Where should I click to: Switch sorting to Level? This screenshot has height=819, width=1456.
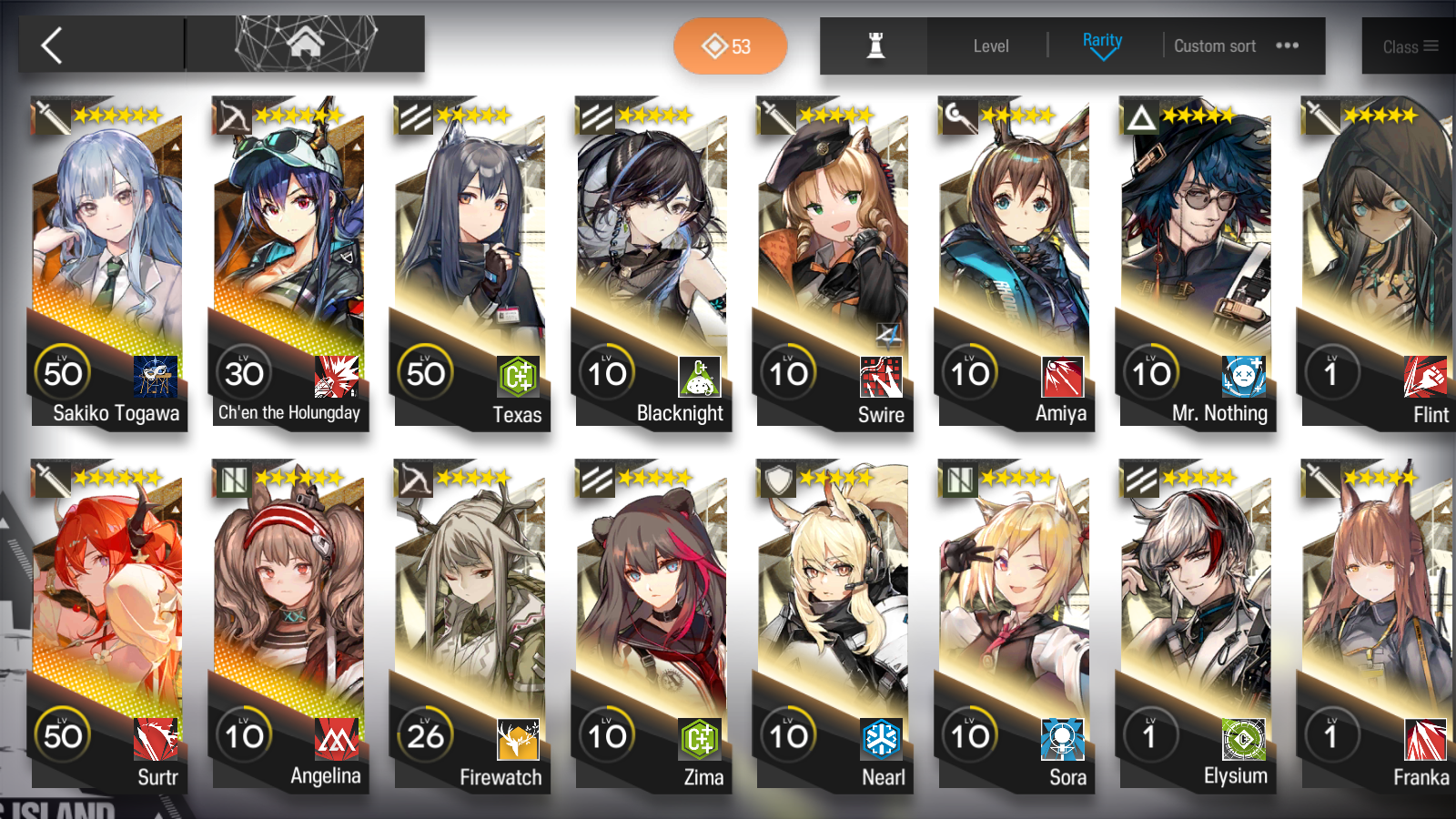pyautogui.click(x=990, y=45)
